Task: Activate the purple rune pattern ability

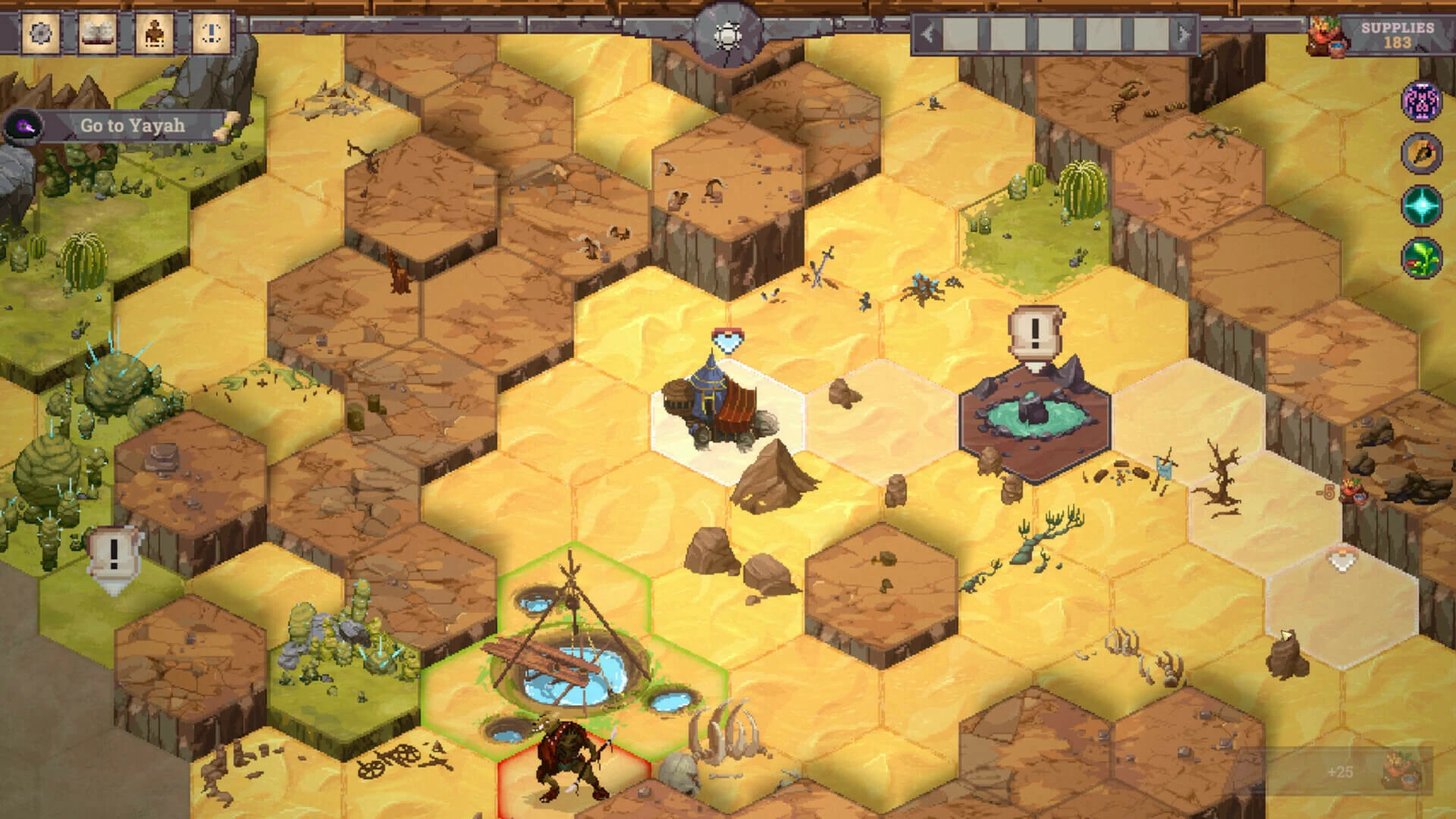Action: [1421, 102]
